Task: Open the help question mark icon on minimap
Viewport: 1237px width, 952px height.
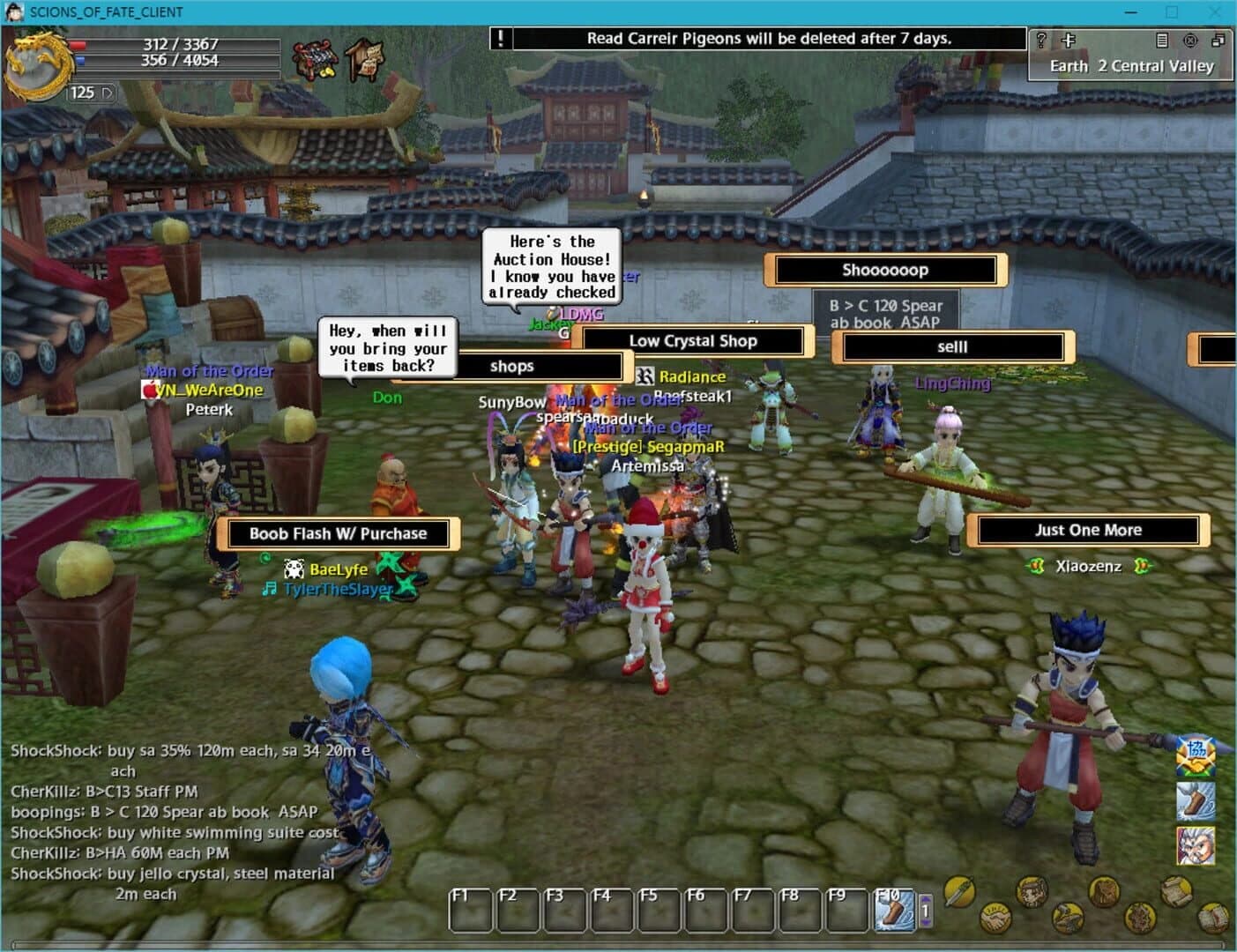Action: pos(1041,40)
